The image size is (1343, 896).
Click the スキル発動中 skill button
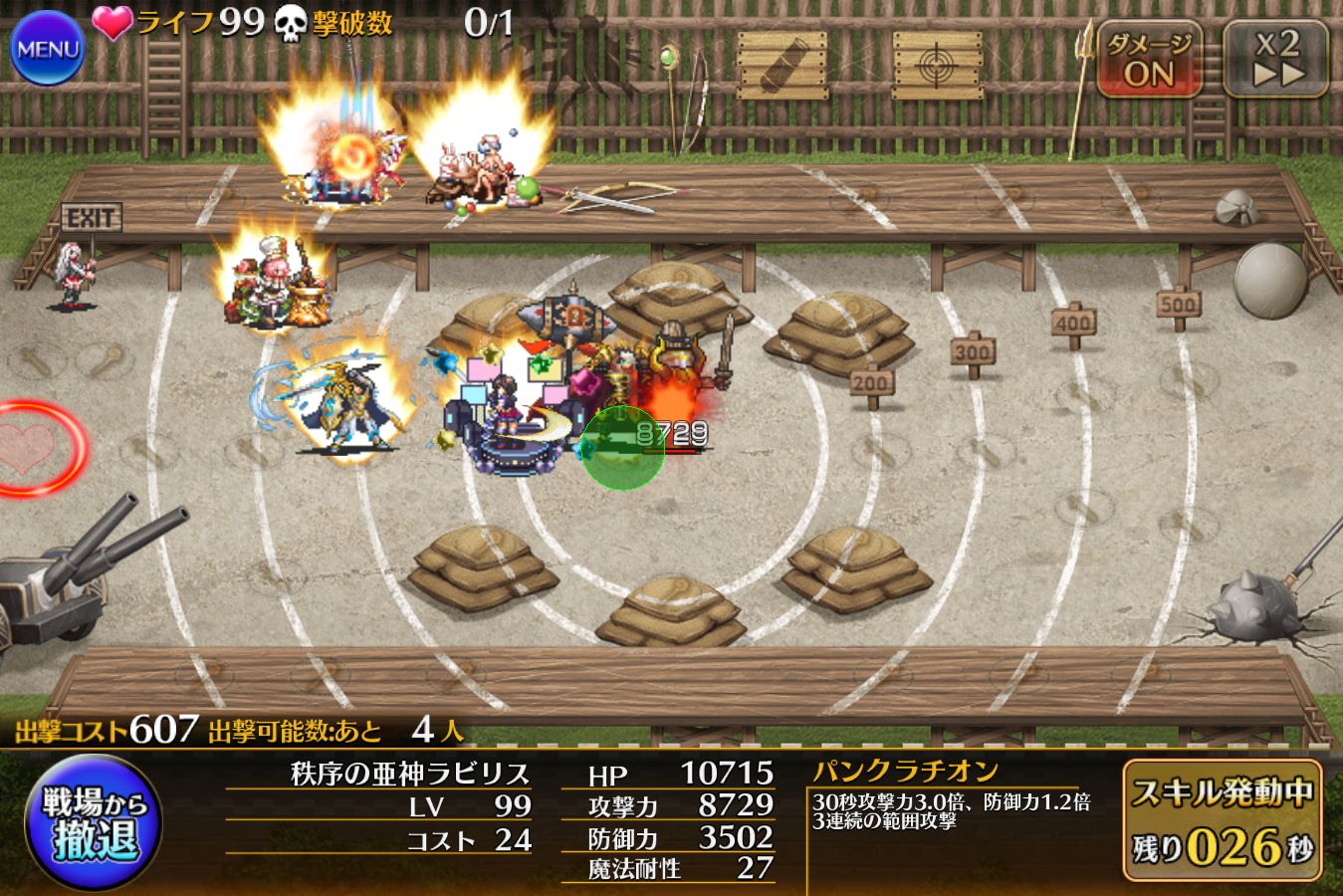click(x=1223, y=820)
